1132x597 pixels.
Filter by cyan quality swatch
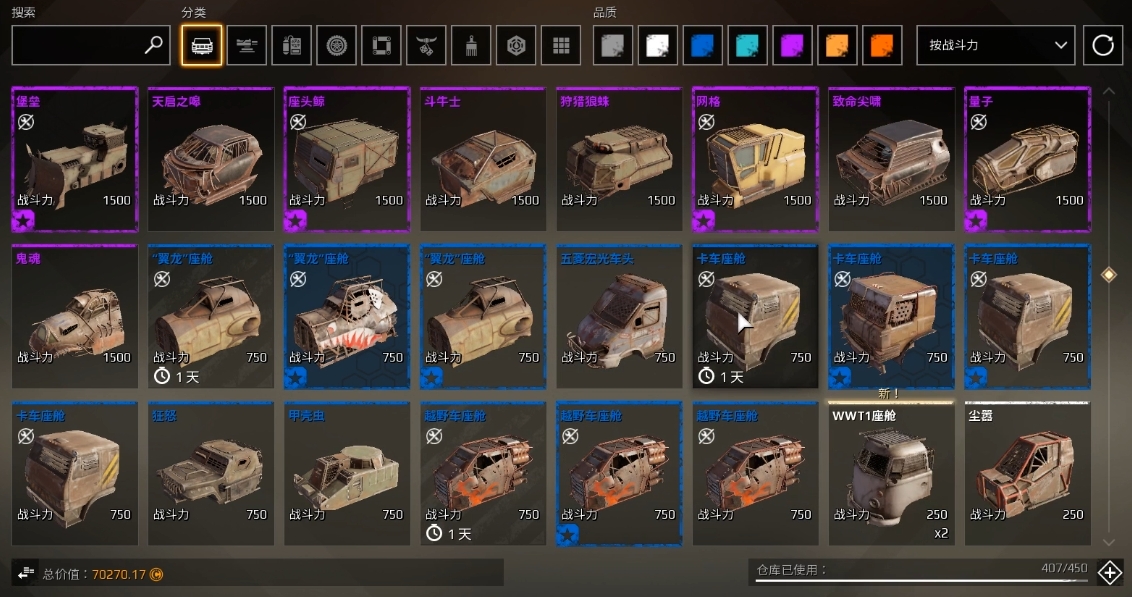(x=750, y=45)
